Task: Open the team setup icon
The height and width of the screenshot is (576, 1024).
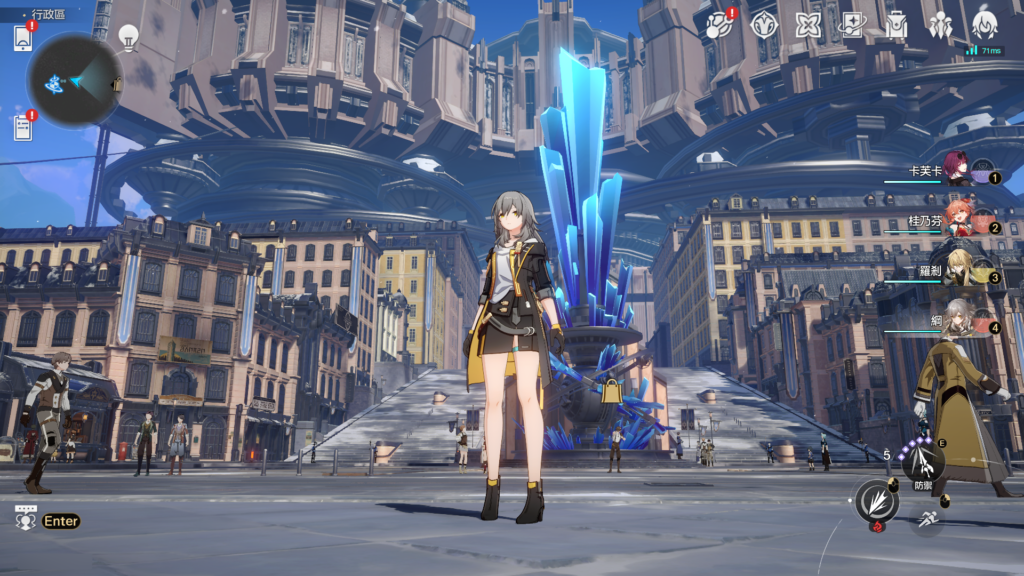Action: point(940,25)
